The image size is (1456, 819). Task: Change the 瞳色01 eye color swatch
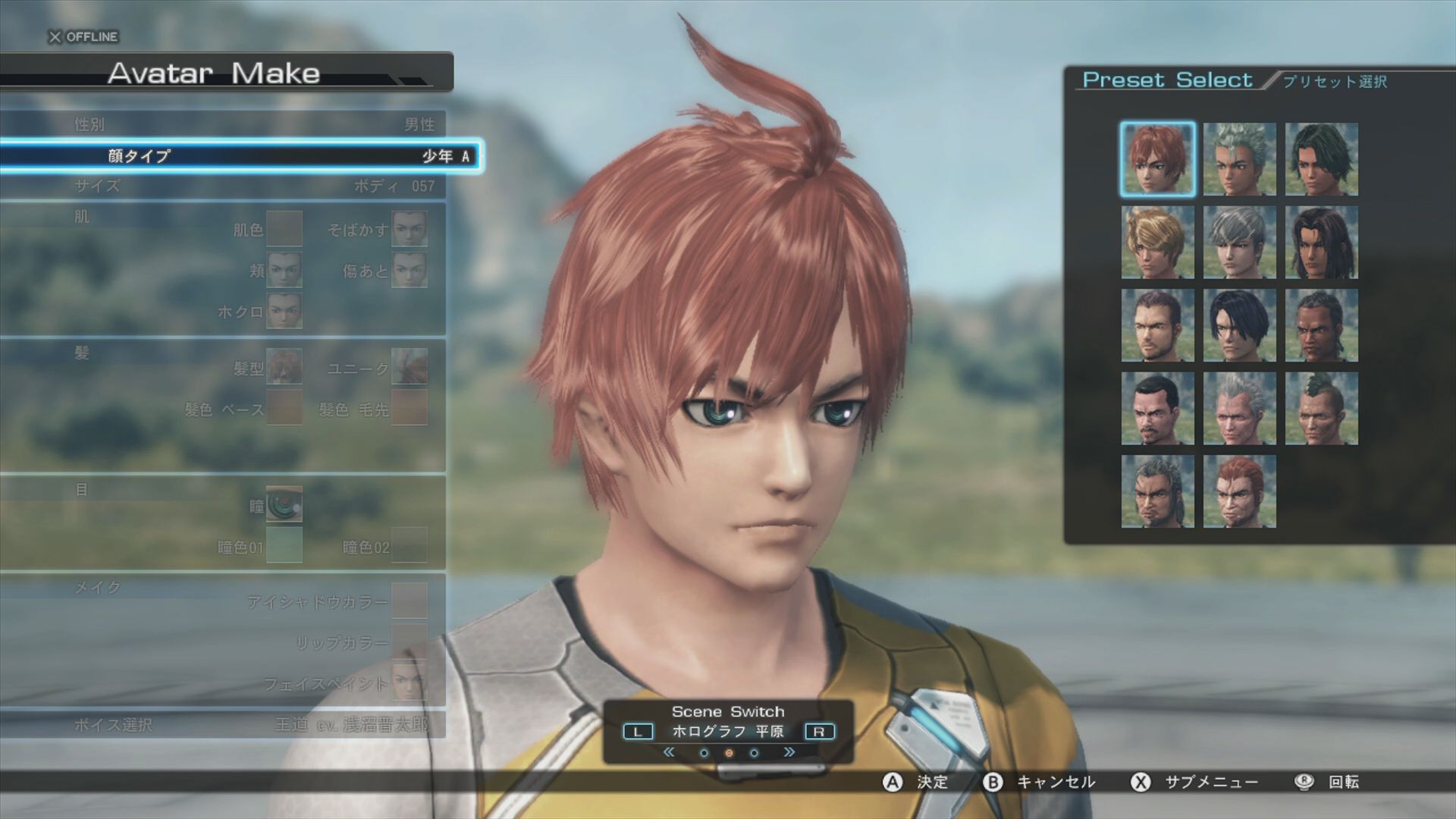284,546
